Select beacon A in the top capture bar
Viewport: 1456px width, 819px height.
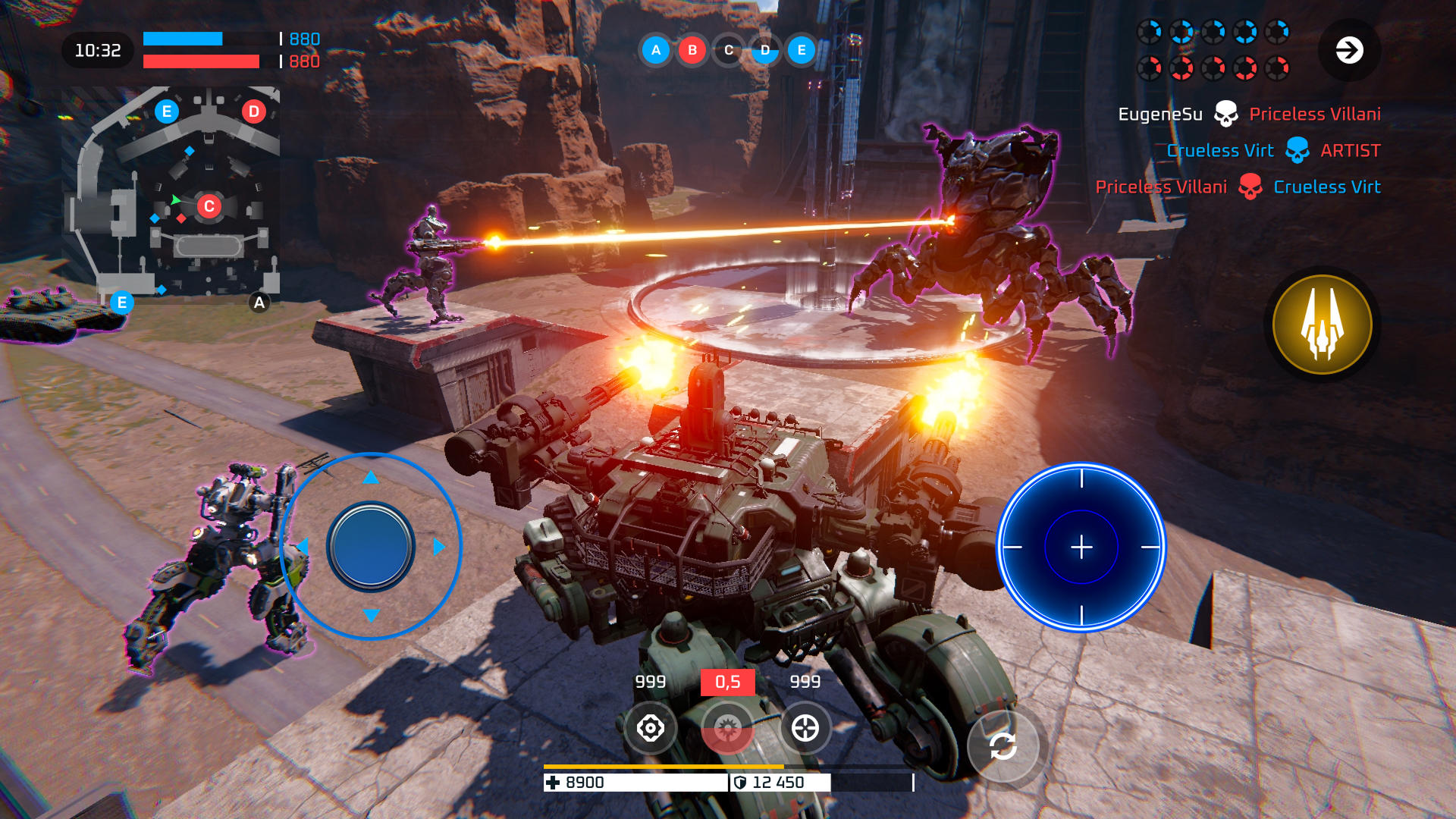coord(655,51)
